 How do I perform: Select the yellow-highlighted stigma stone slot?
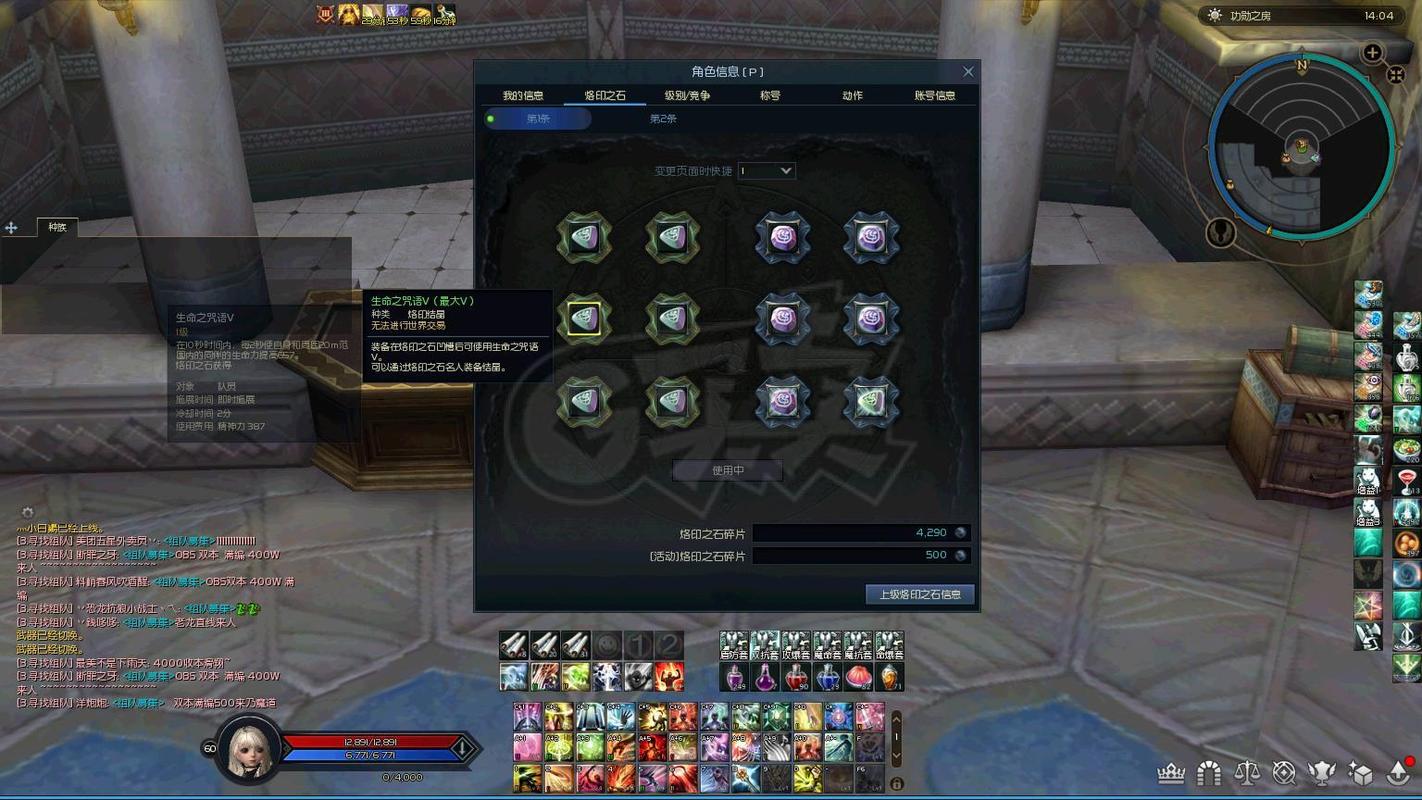click(584, 319)
